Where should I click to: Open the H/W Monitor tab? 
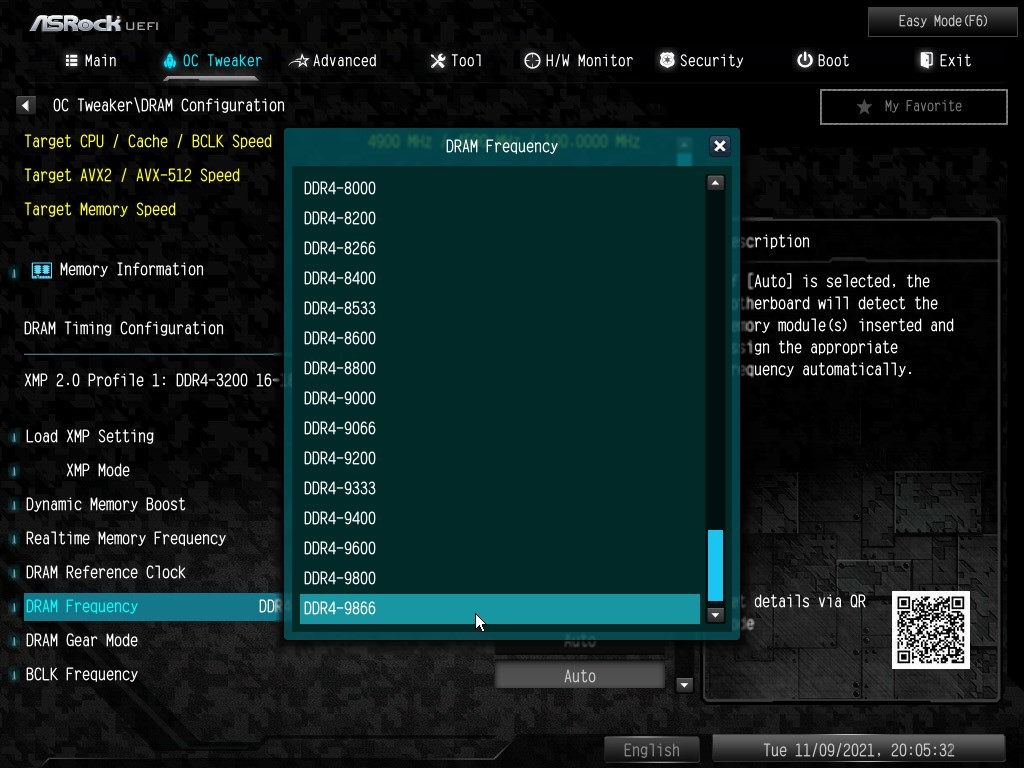578,61
